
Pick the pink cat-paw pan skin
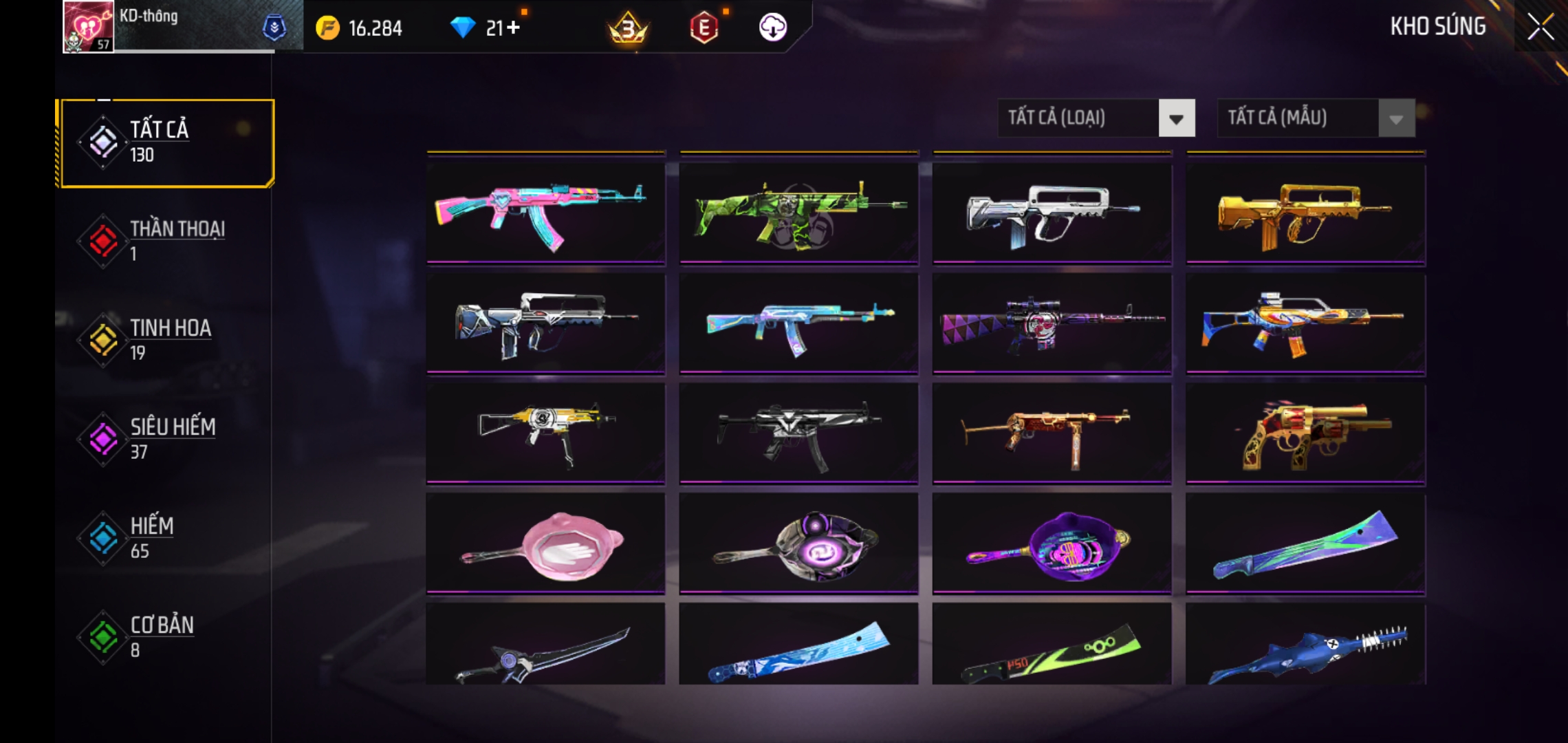click(x=545, y=543)
